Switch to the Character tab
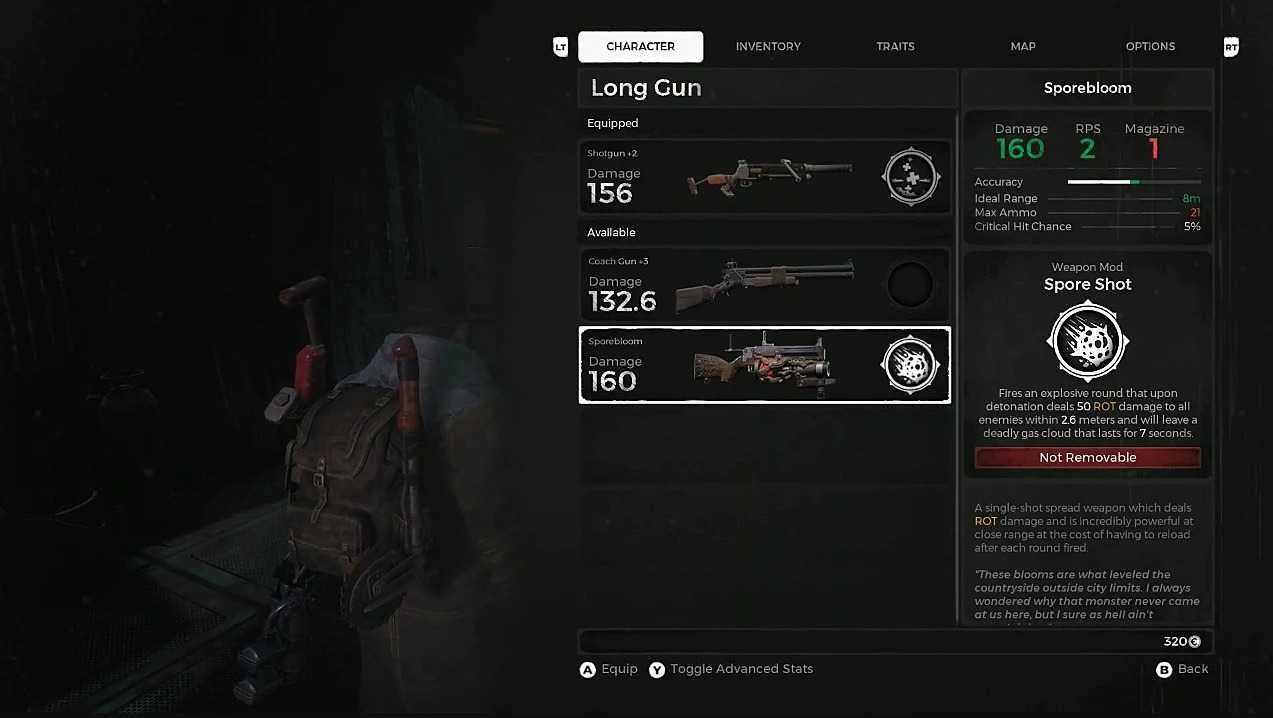The width and height of the screenshot is (1273, 718). pyautogui.click(x=640, y=46)
